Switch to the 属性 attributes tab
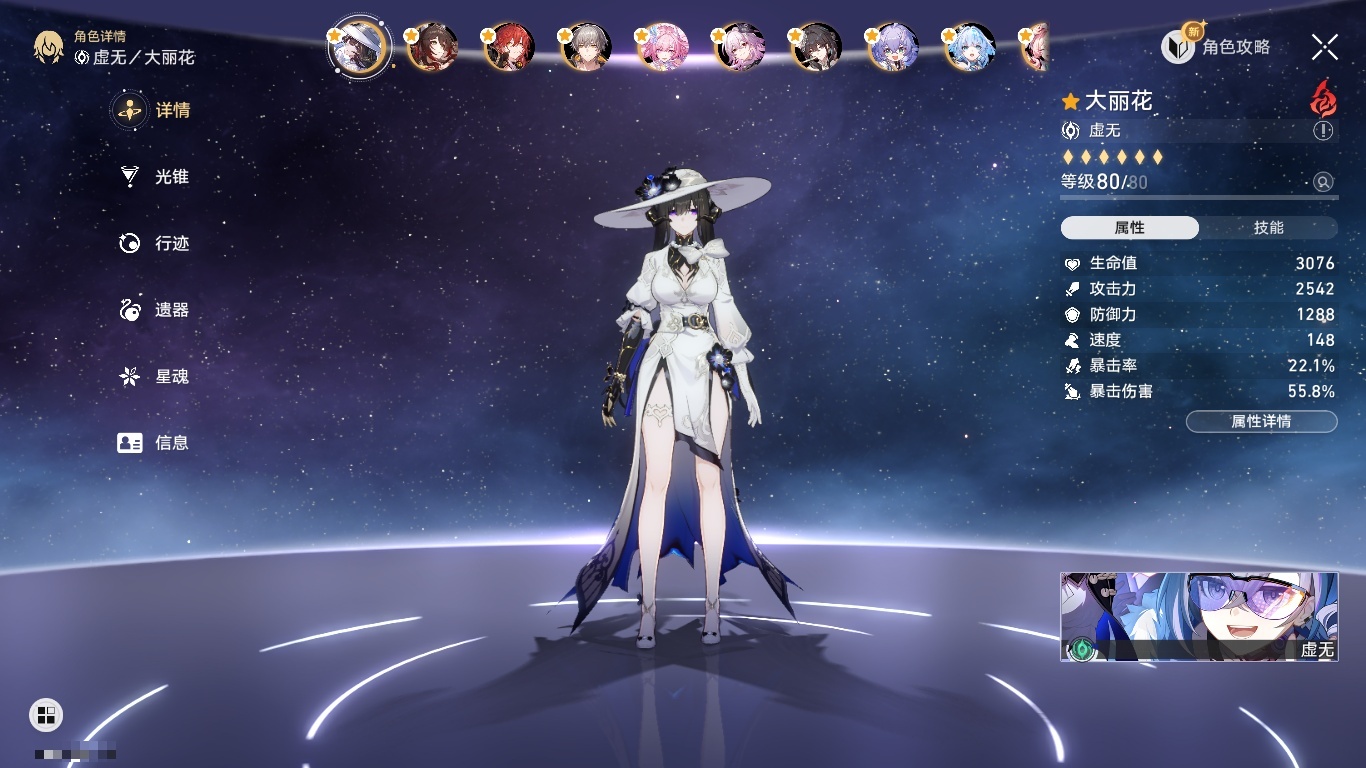This screenshot has width=1366, height=768. tap(1129, 228)
